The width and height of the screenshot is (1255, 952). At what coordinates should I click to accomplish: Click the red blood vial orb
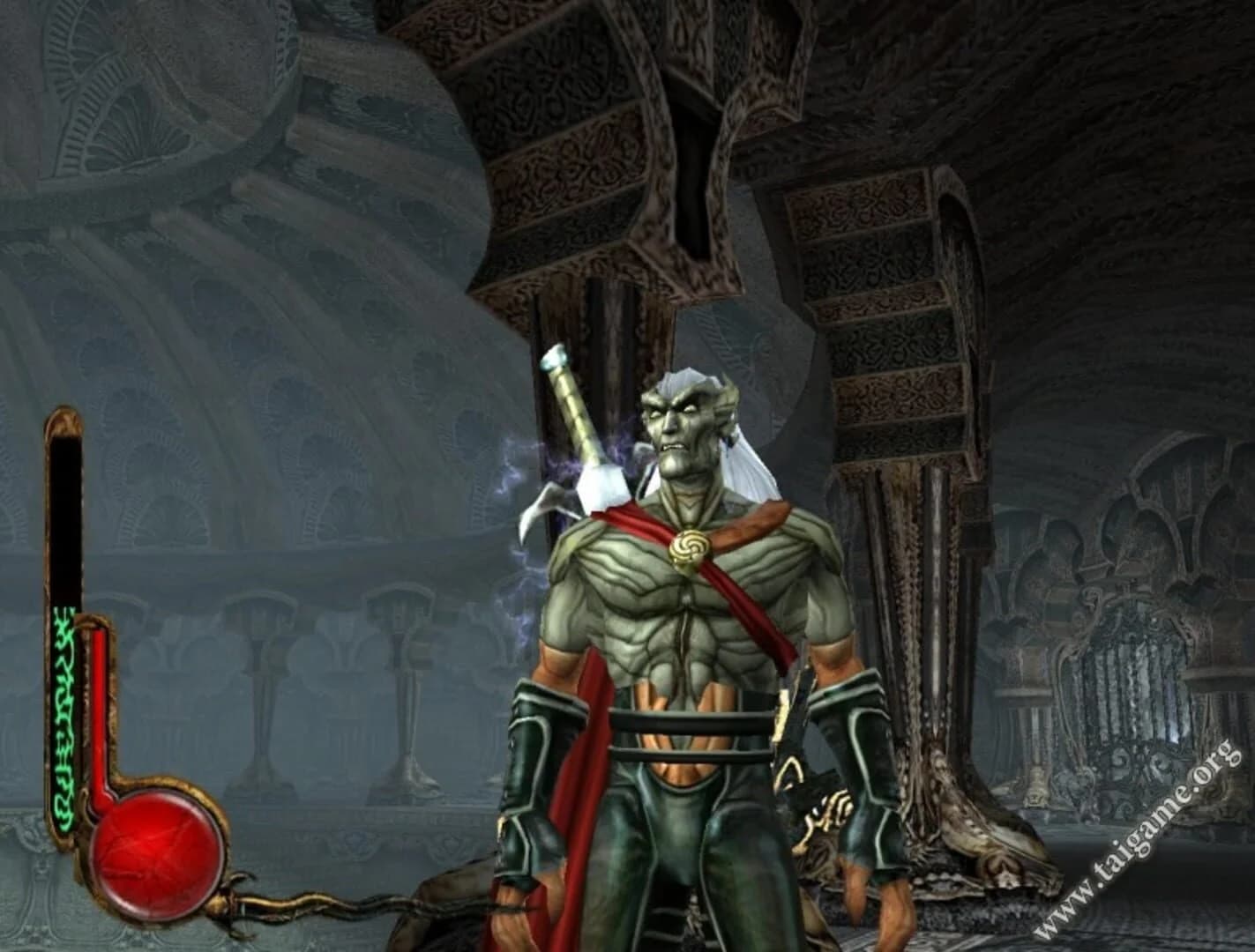tap(146, 851)
